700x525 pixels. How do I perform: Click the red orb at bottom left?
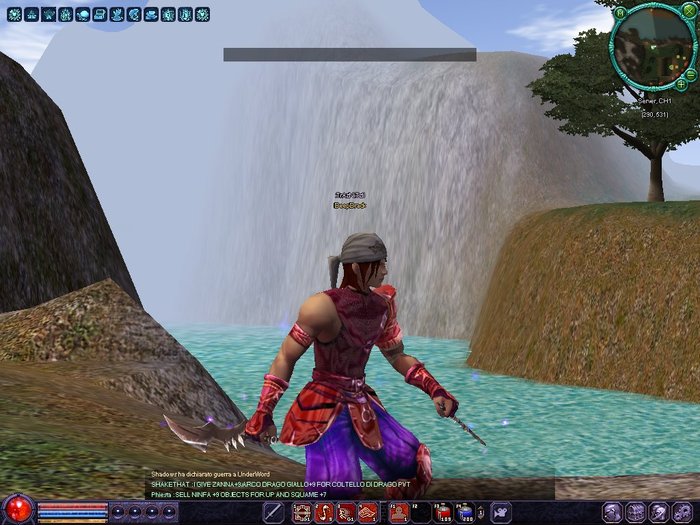click(17, 511)
